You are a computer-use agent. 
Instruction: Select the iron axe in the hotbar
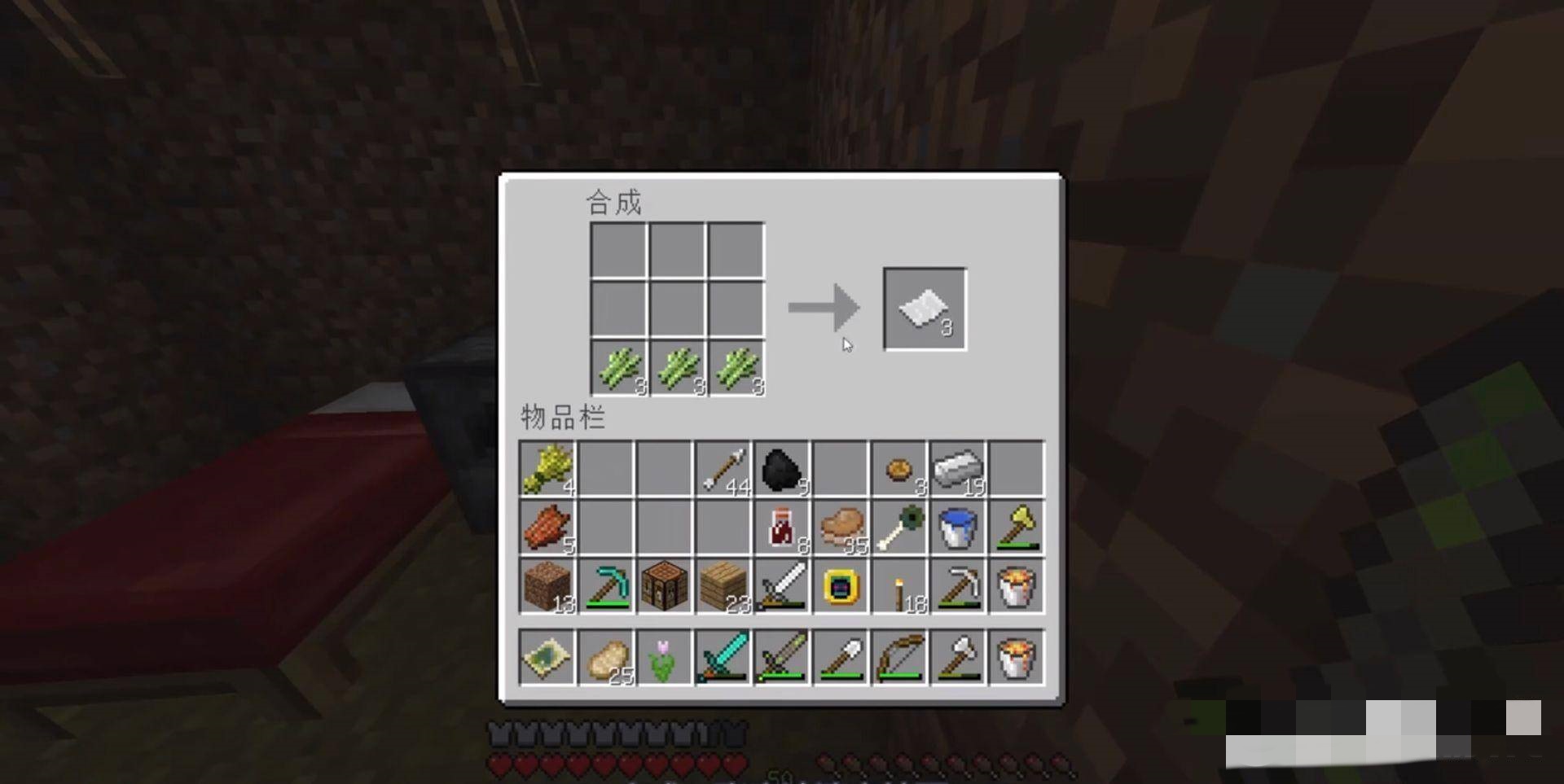(x=957, y=657)
